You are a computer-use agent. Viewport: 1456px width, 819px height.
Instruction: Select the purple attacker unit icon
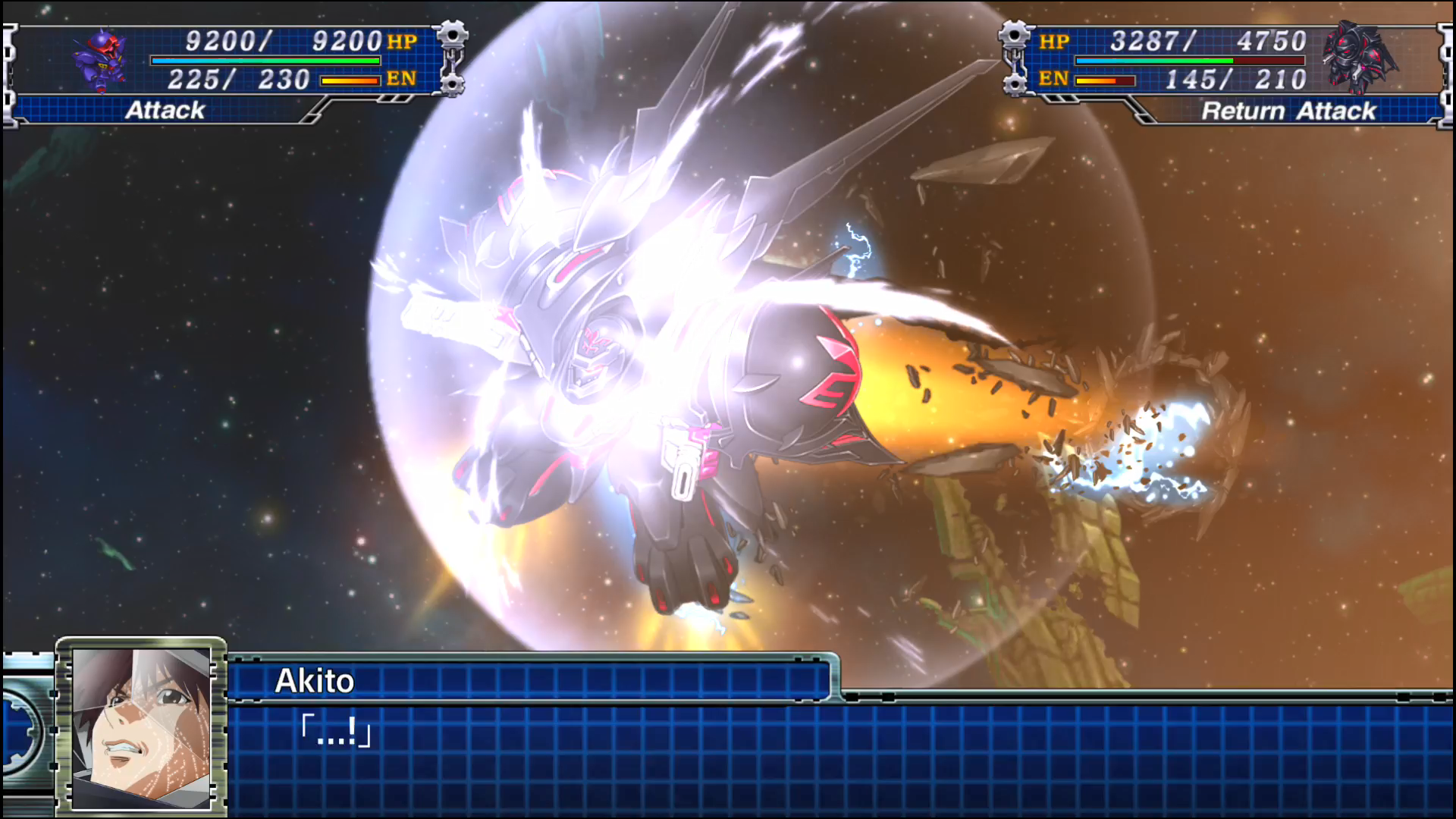(102, 61)
